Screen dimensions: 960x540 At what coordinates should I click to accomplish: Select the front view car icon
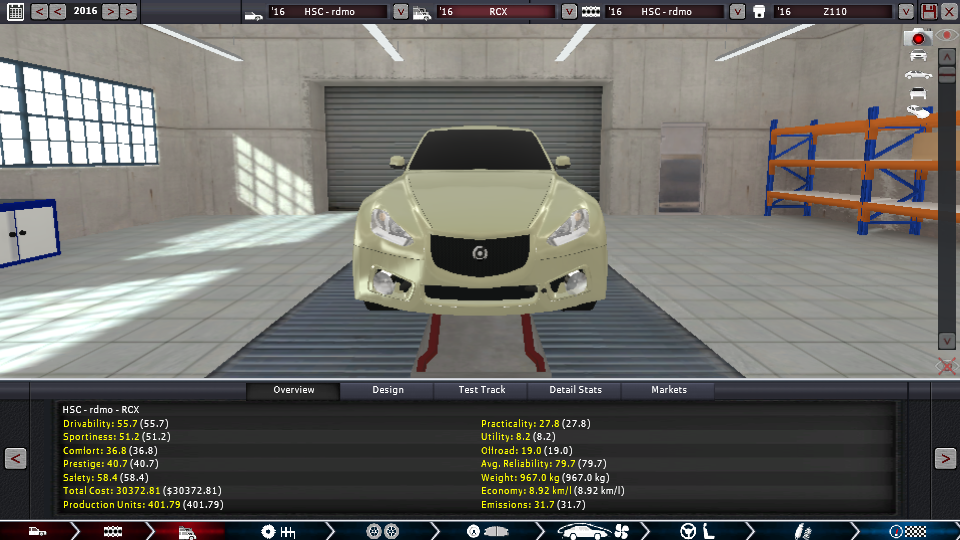pyautogui.click(x=917, y=56)
